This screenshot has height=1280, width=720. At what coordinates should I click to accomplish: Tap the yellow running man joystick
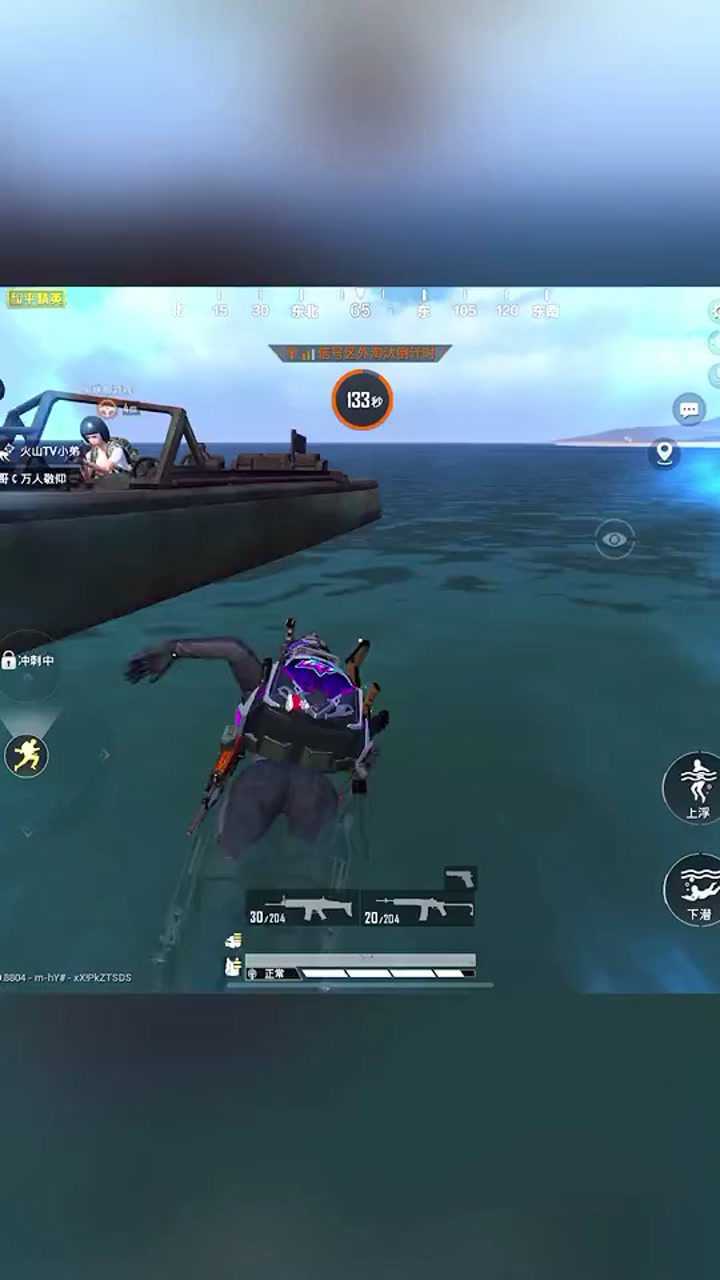point(27,756)
